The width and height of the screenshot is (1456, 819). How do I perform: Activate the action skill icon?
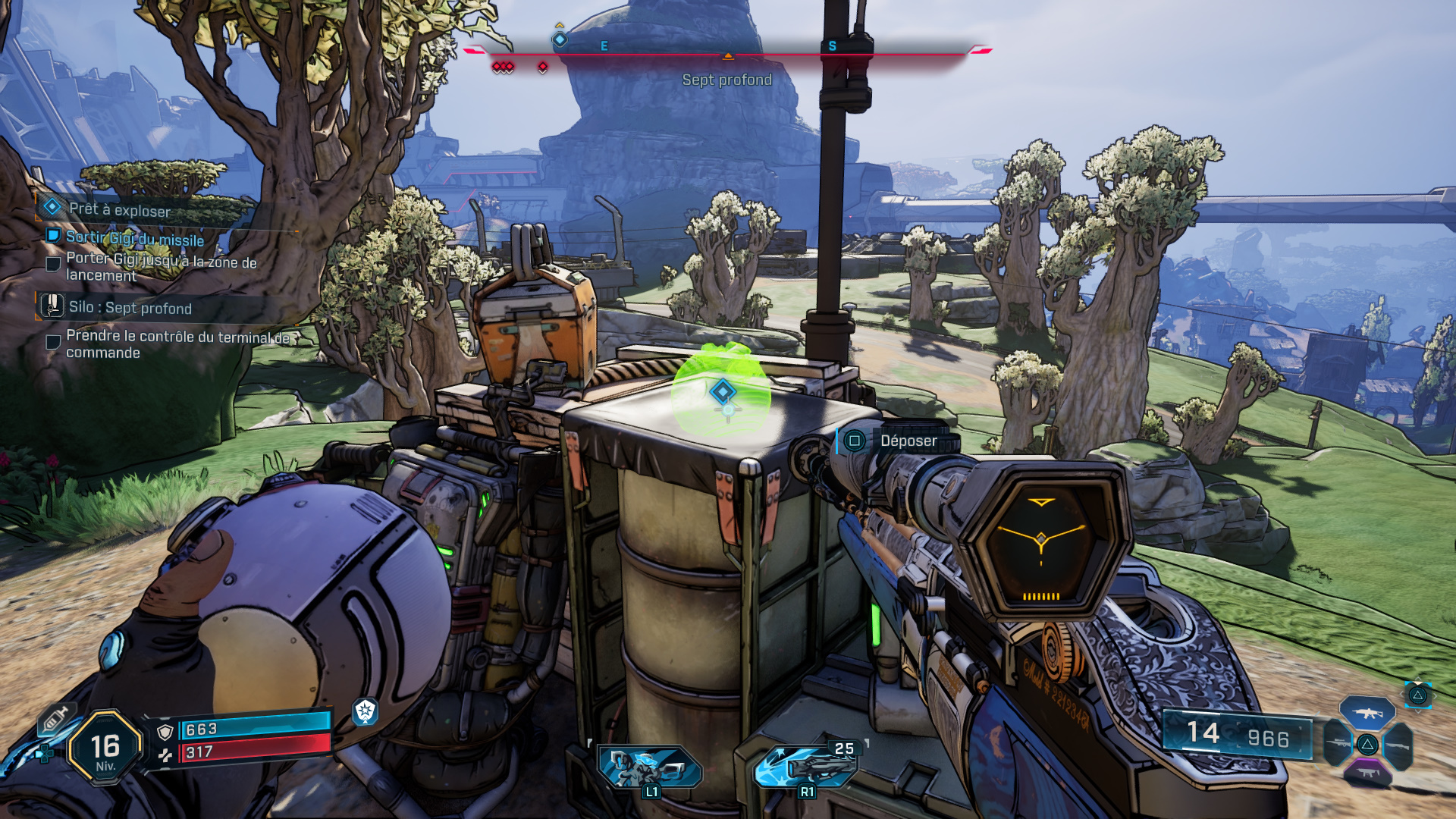(649, 767)
